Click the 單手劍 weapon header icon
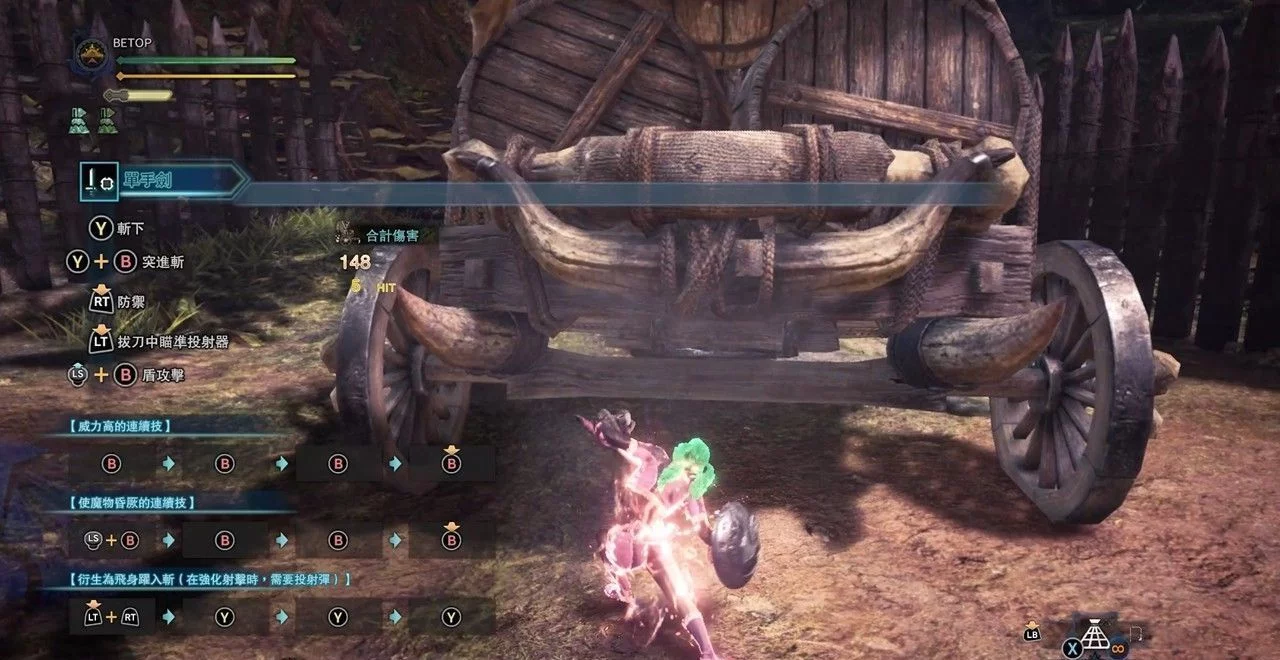Viewport: 1280px width, 660px height. coord(99,181)
